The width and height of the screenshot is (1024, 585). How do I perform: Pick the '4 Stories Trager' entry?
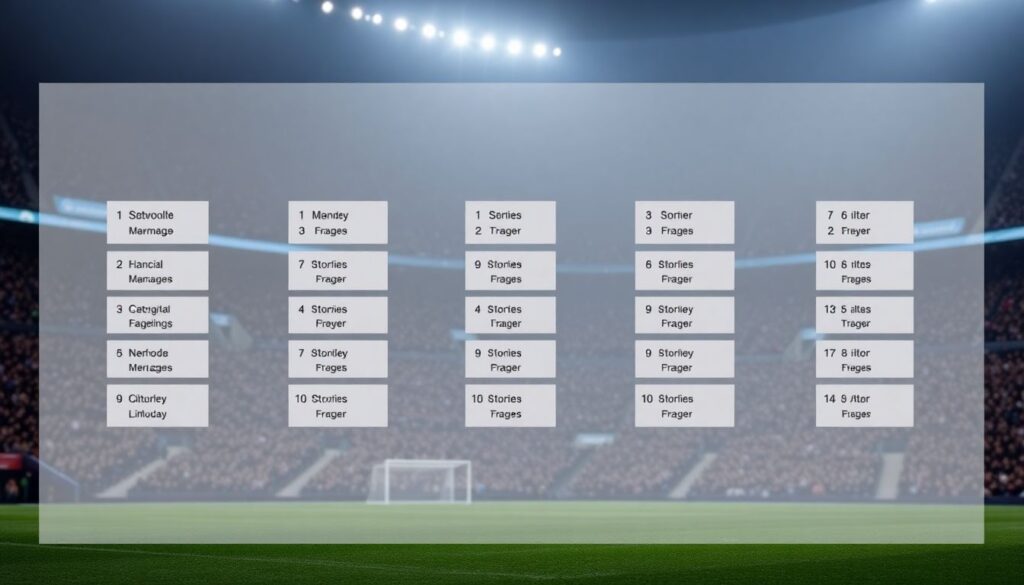pos(510,316)
